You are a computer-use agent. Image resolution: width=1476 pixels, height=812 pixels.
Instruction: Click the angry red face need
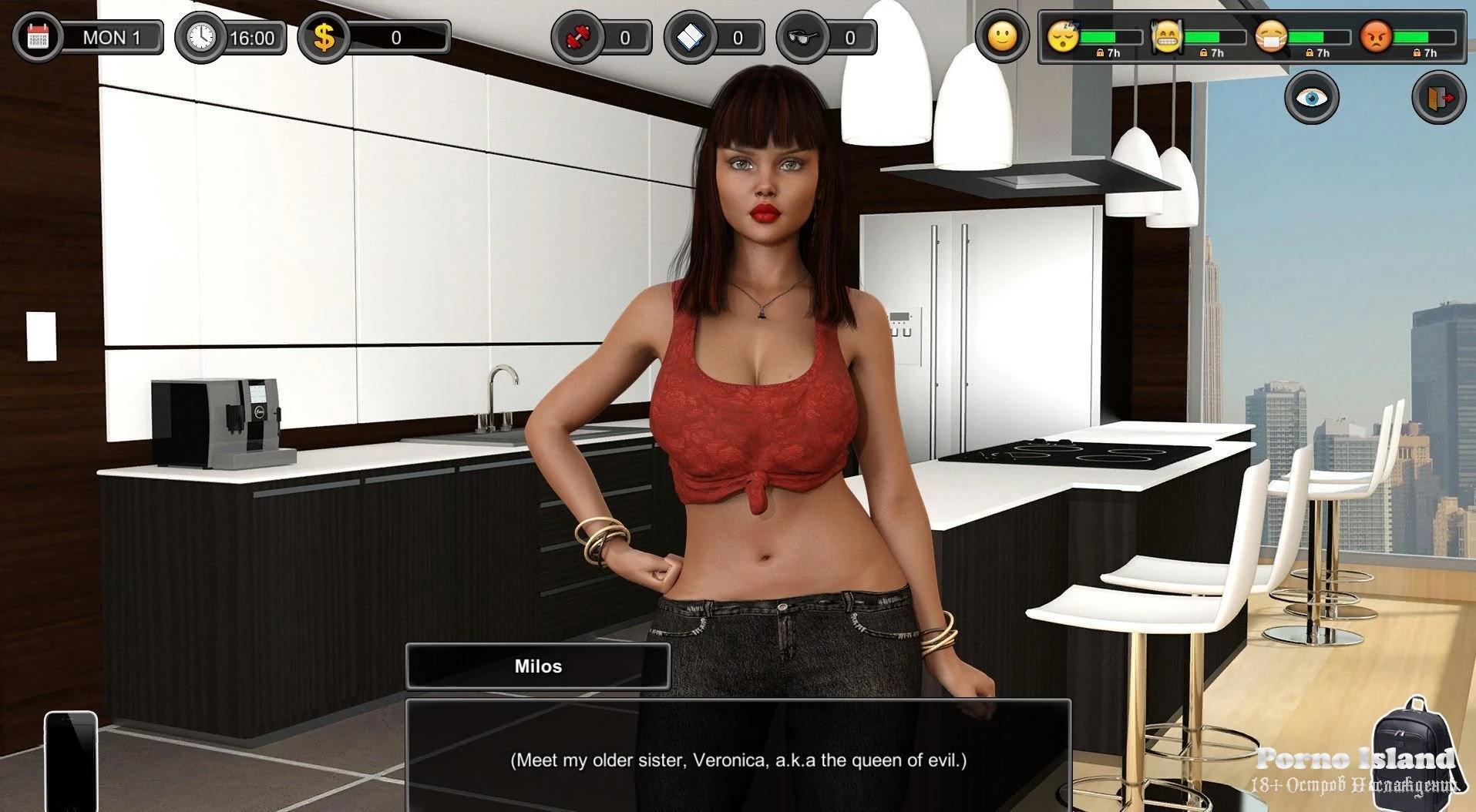[1376, 36]
